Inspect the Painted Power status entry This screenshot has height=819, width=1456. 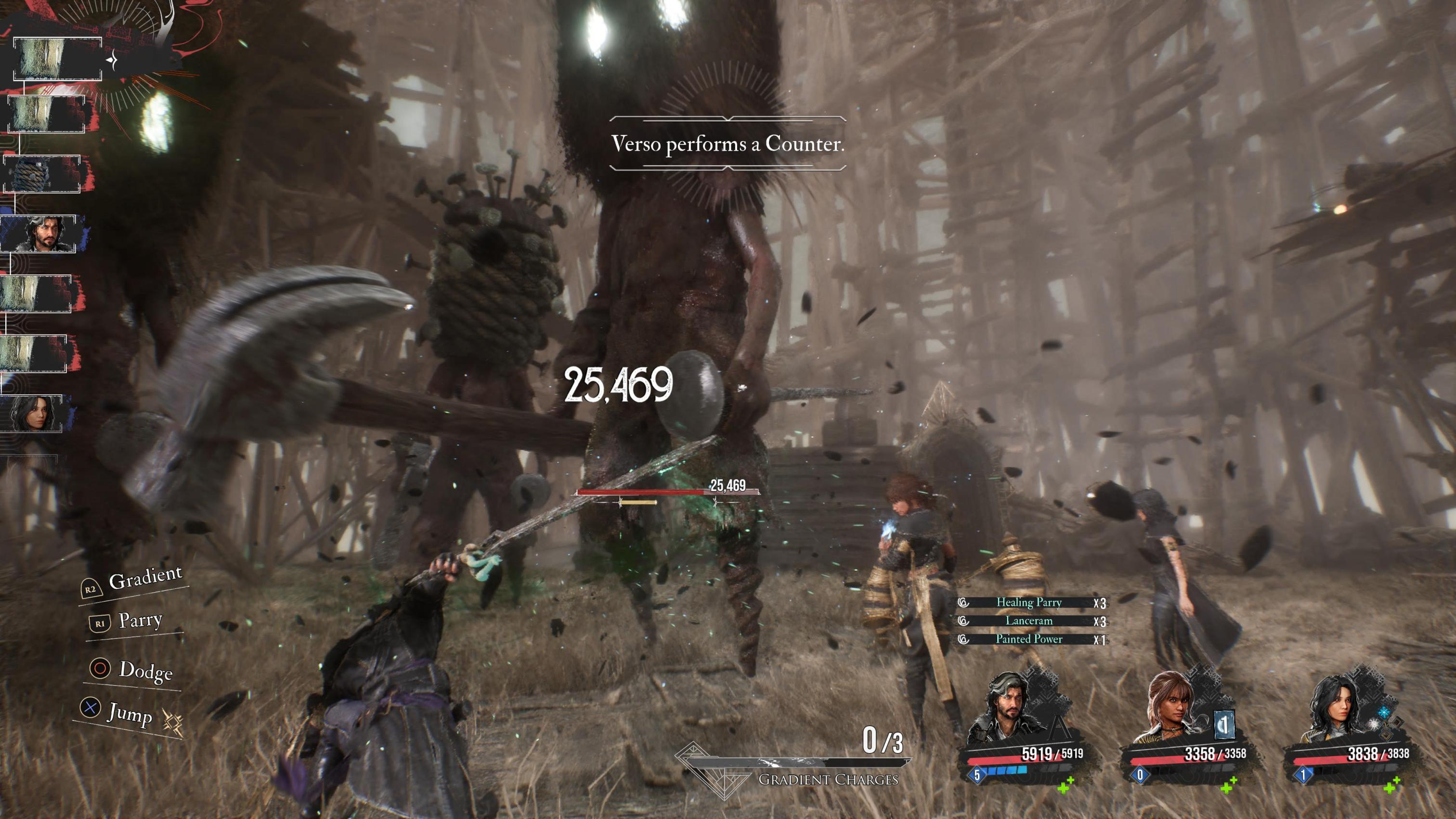[x=1029, y=639]
